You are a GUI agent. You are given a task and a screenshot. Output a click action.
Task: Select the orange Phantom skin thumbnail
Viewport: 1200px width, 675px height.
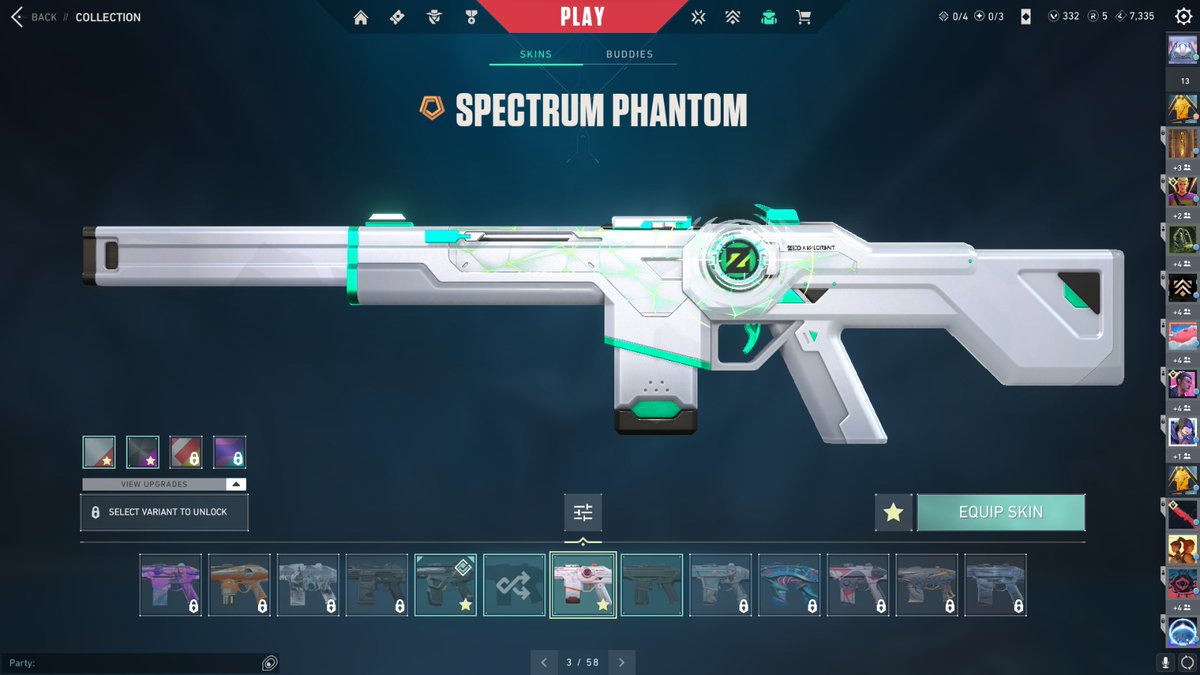pyautogui.click(x=239, y=585)
